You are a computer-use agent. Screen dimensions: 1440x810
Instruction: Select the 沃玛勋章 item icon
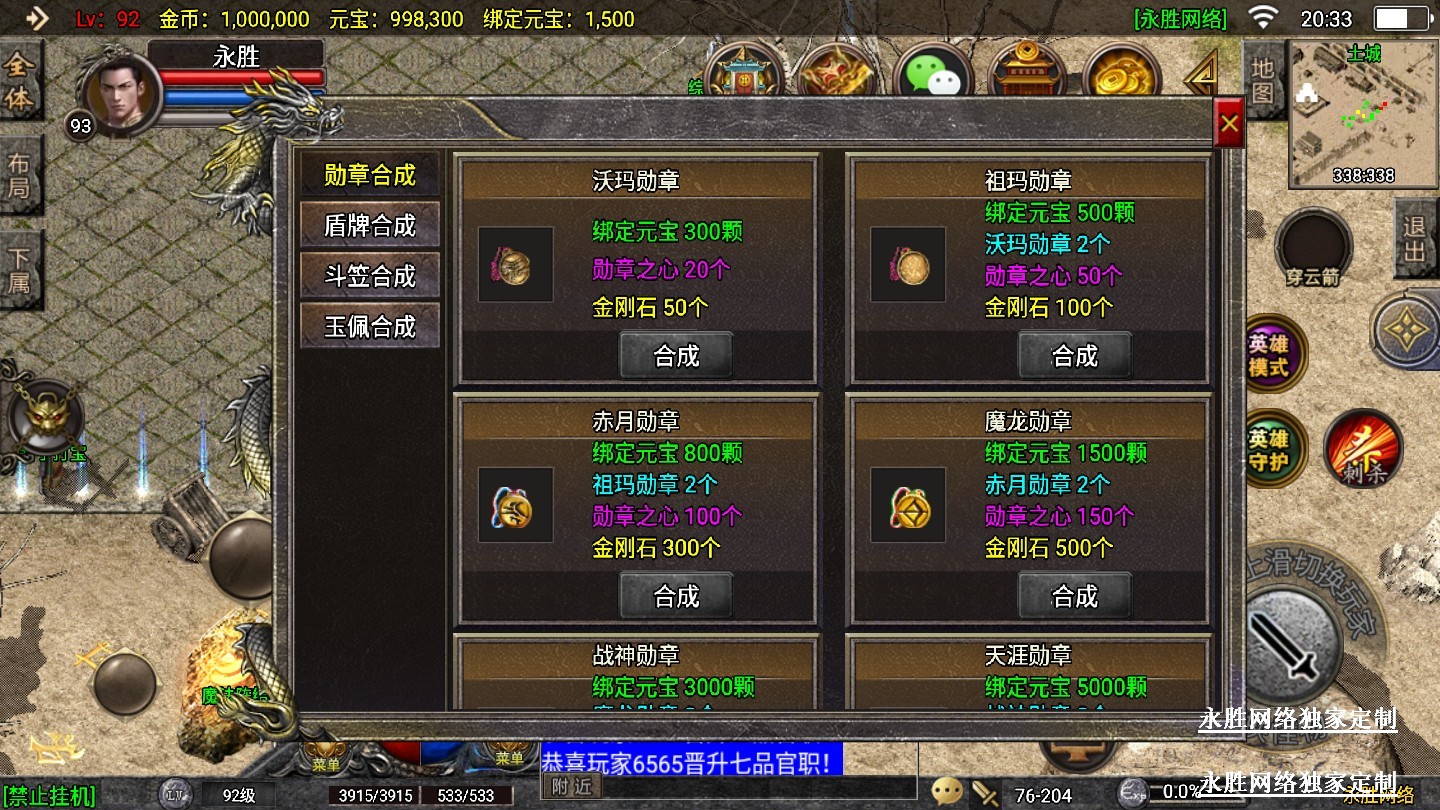(x=515, y=265)
